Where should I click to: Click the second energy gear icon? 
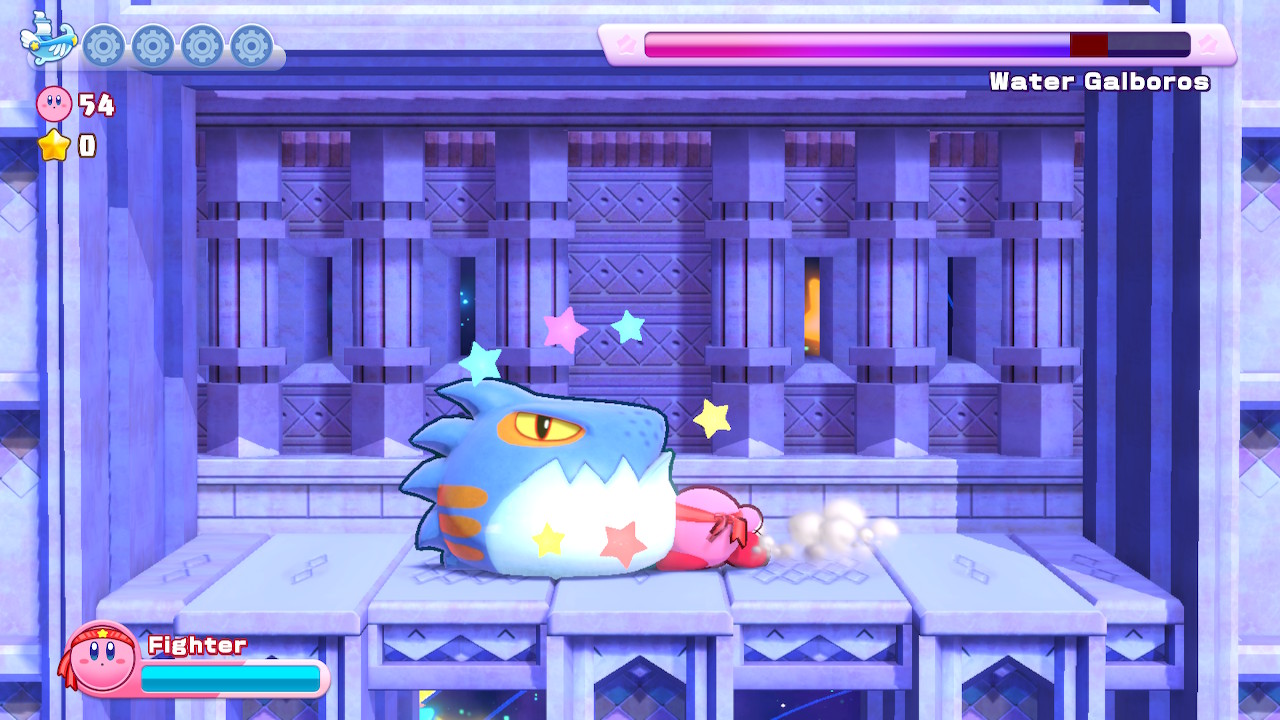click(x=152, y=44)
